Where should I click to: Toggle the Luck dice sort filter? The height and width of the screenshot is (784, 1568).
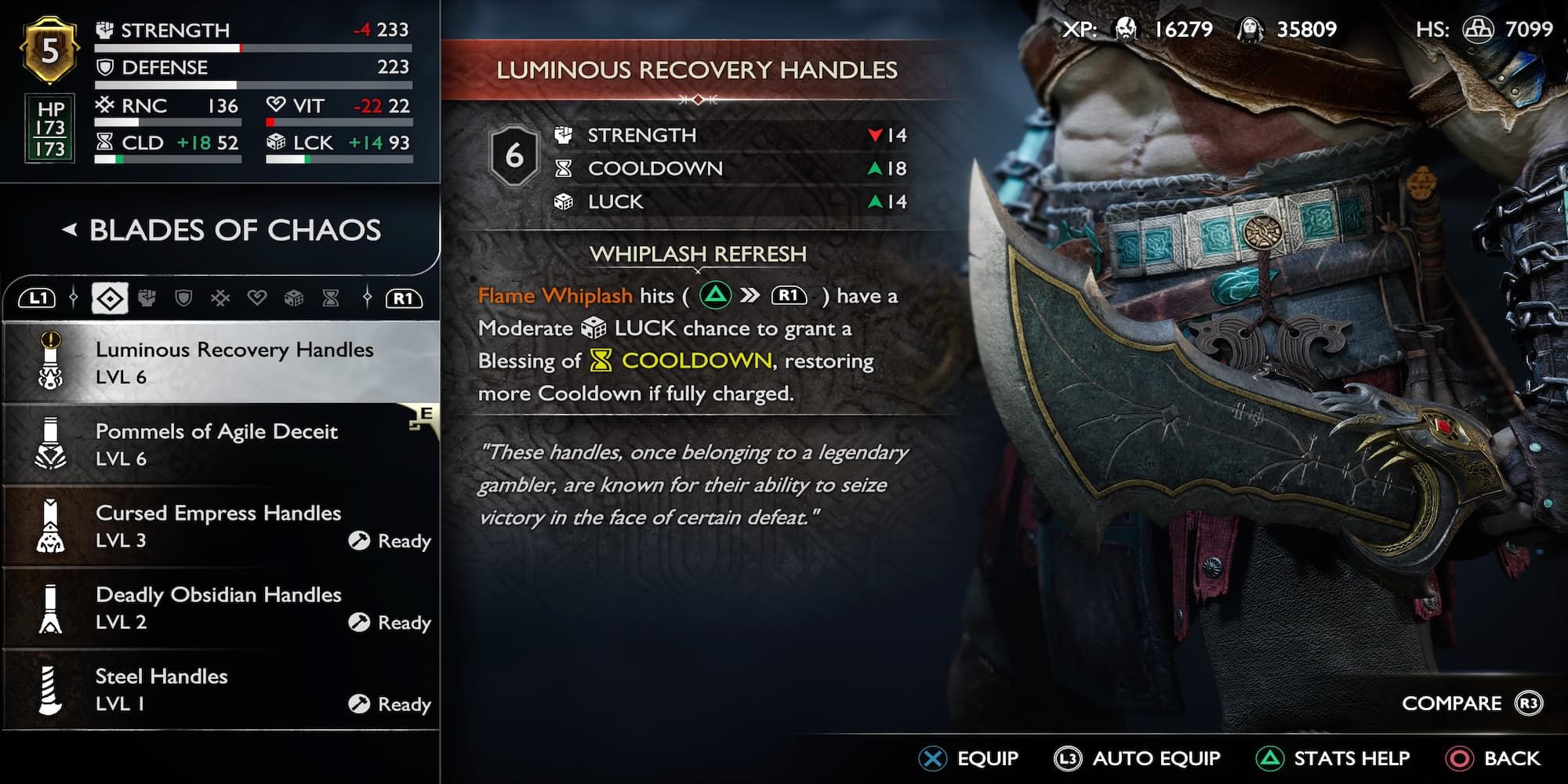pos(294,299)
